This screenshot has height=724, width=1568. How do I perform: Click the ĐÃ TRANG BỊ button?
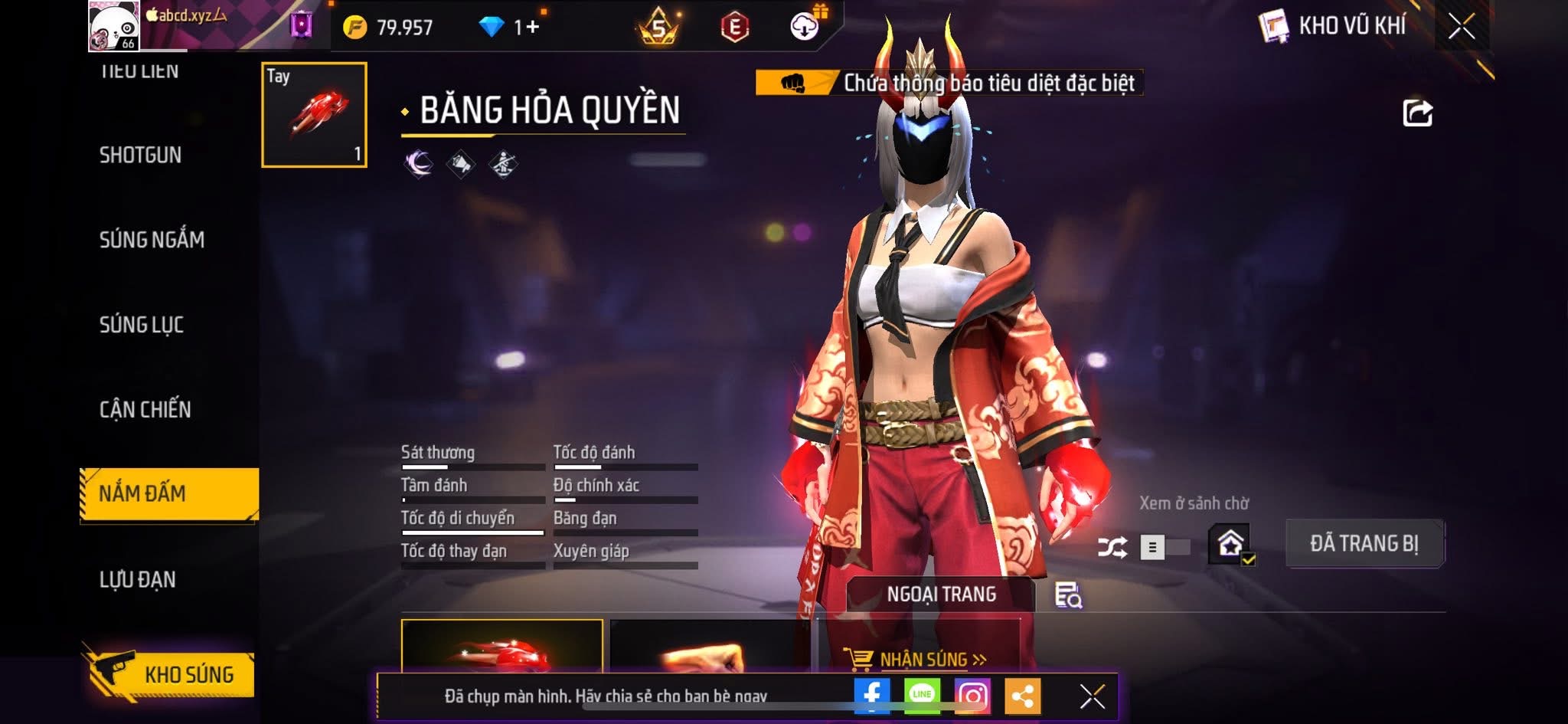click(1364, 544)
